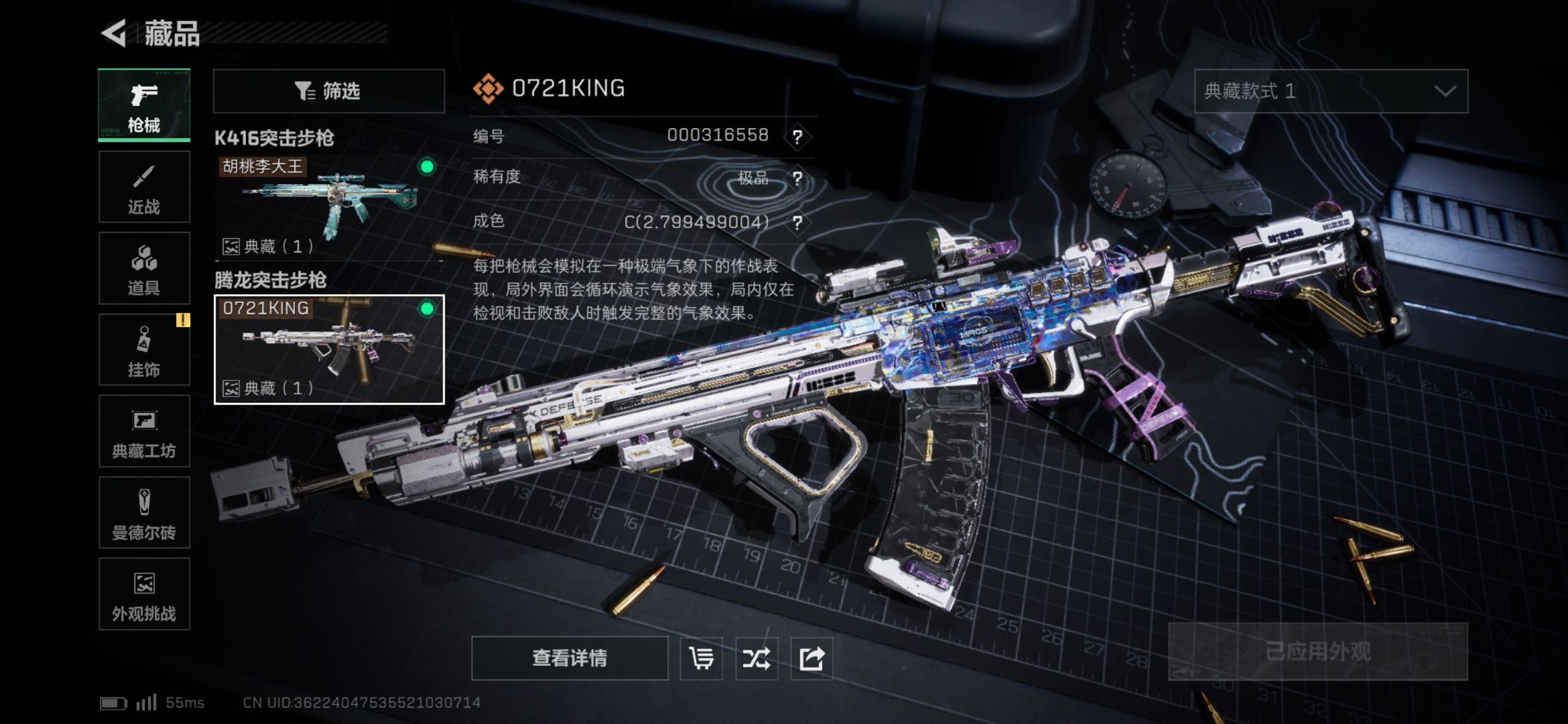Choose the 0721KING 腾龙 rifle skin
The image size is (1568, 724).
pos(328,349)
